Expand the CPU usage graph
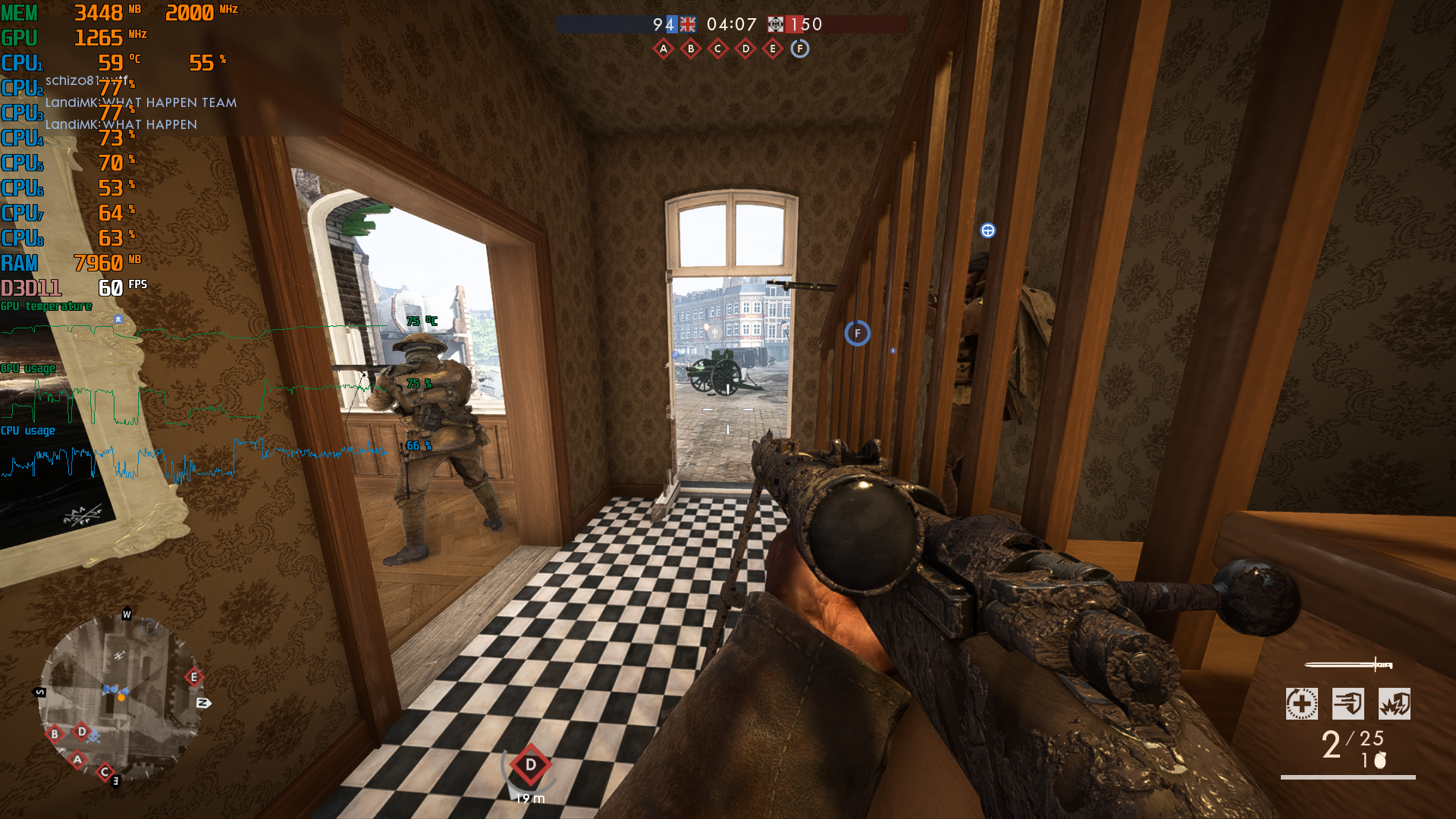 click(x=27, y=431)
